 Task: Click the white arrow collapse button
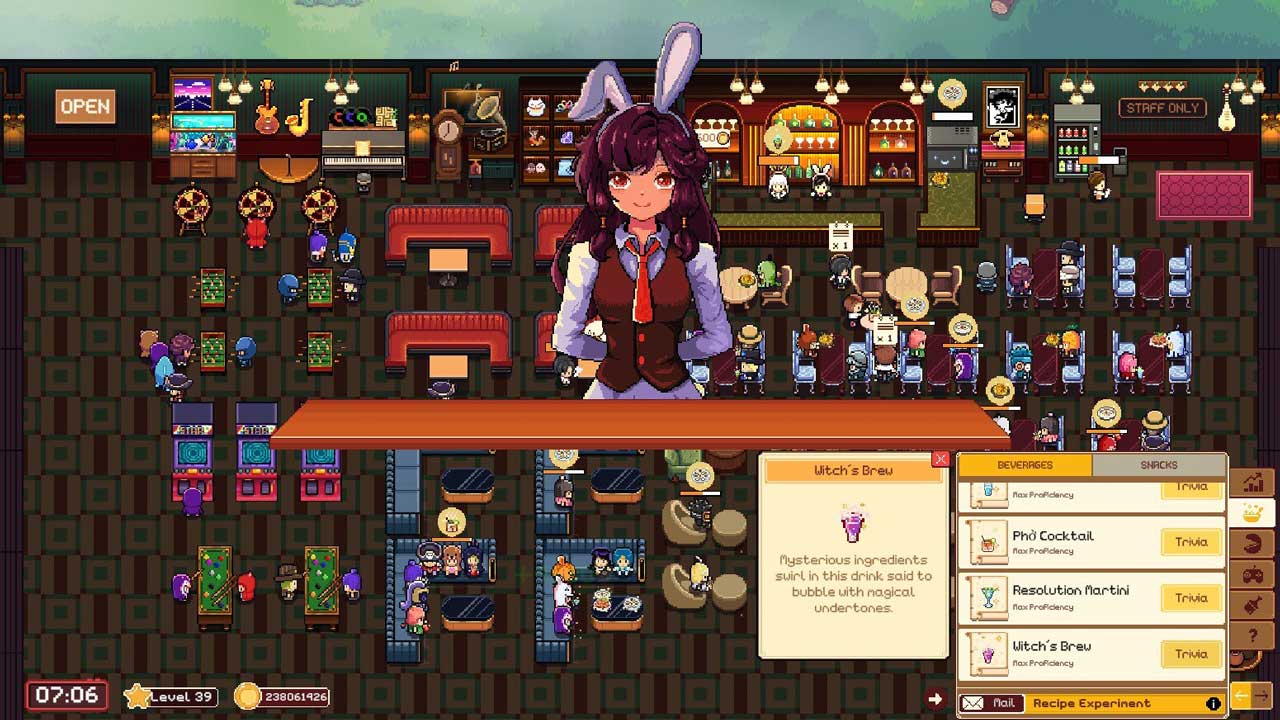click(x=935, y=699)
